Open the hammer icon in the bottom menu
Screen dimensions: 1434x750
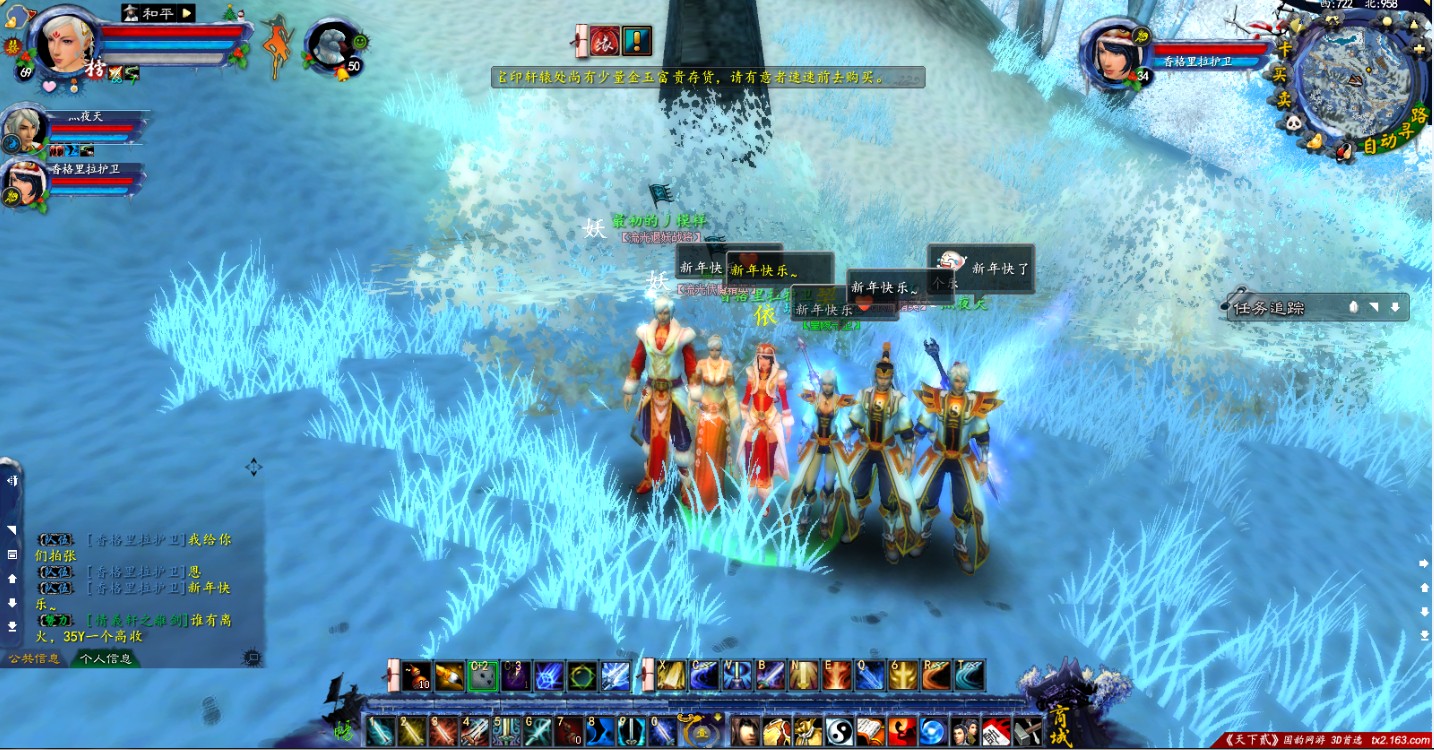pyautogui.click(x=1028, y=732)
